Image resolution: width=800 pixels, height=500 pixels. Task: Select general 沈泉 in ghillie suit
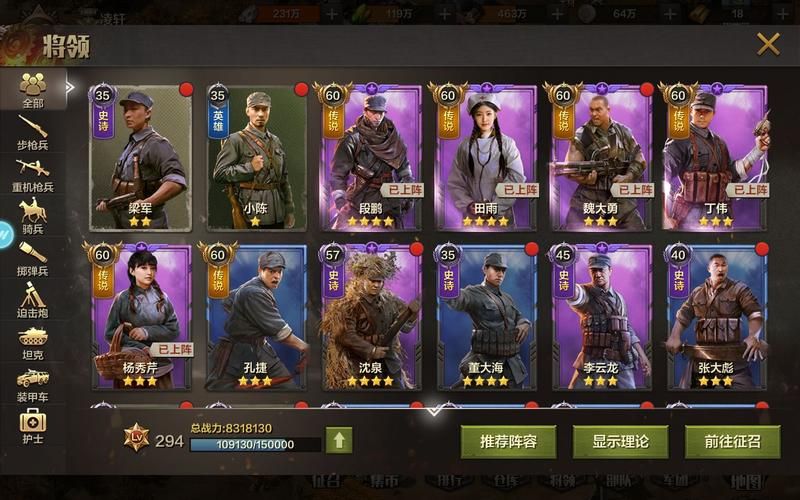(370, 316)
